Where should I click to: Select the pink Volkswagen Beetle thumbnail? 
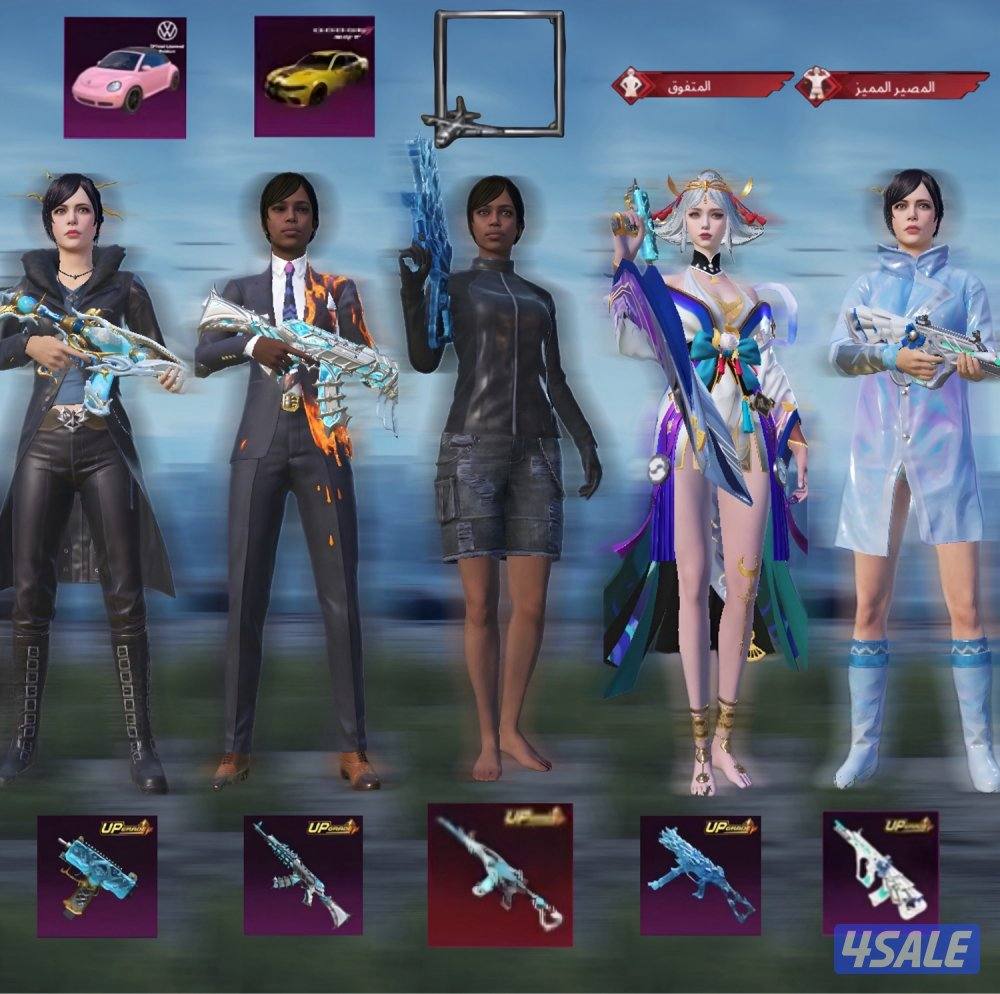tap(125, 77)
